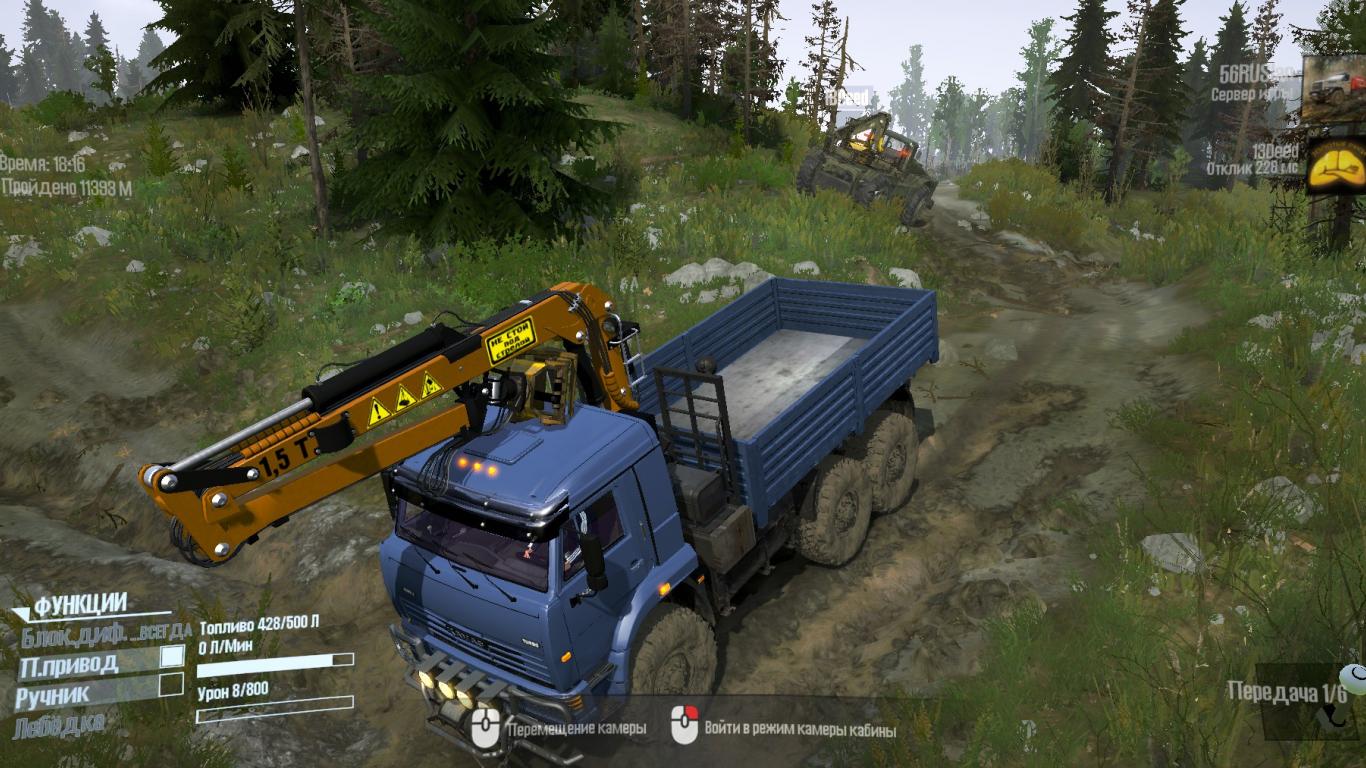The height and width of the screenshot is (768, 1366).
Task: Select the 13Deed player's yellow avatar
Action: click(x=1336, y=164)
